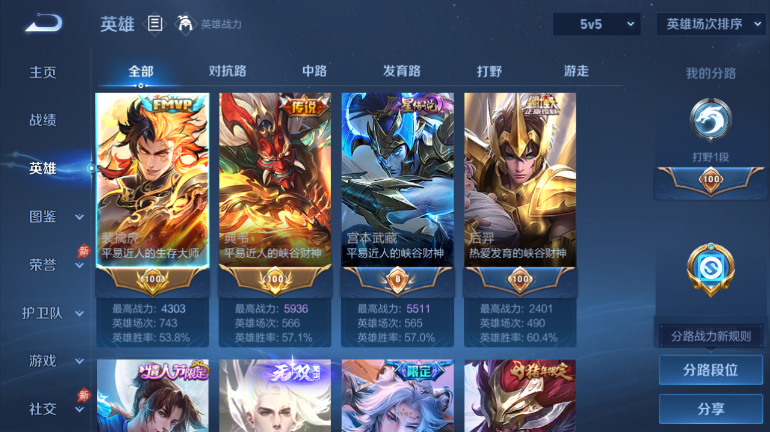The width and height of the screenshot is (770, 432).
Task: Click the 分享 share button
Action: point(711,408)
